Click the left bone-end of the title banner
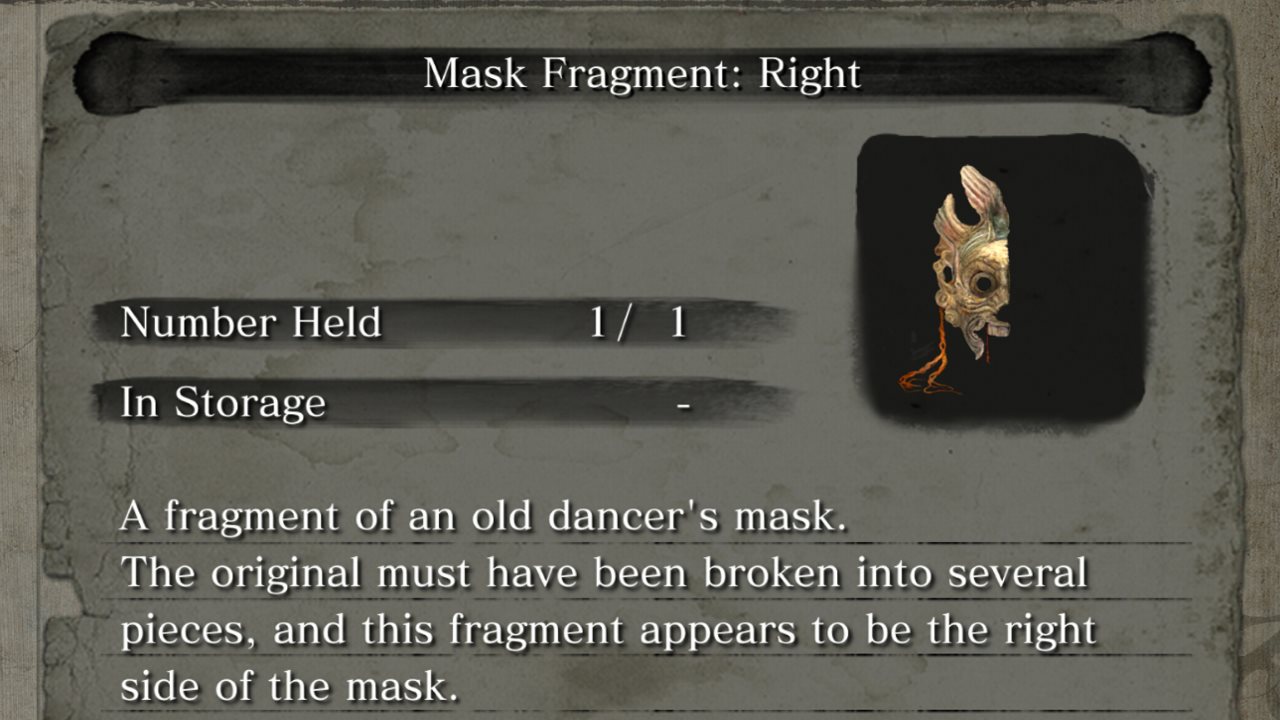1280x720 pixels. click(110, 70)
